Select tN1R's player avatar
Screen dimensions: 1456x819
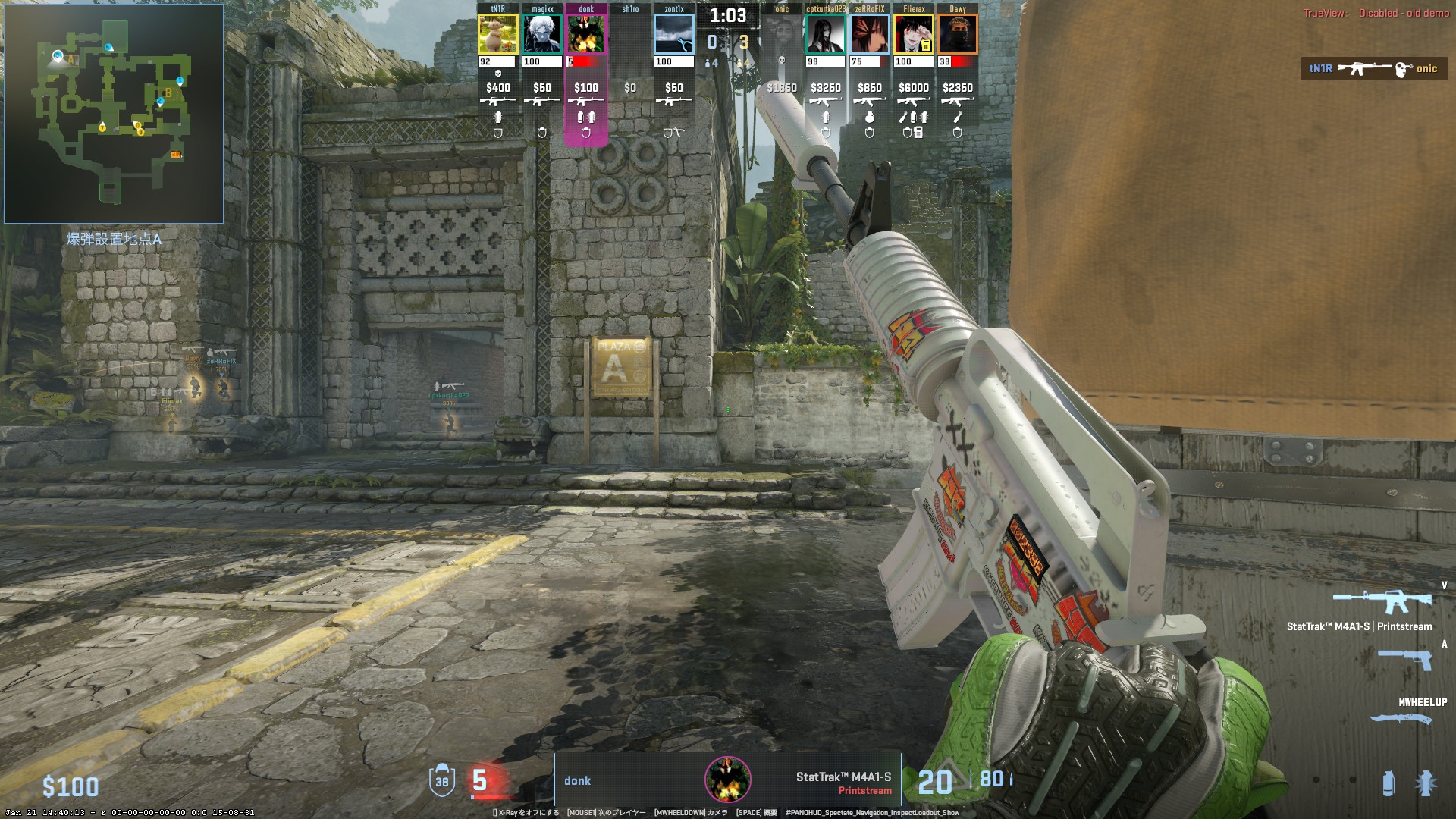click(x=498, y=34)
